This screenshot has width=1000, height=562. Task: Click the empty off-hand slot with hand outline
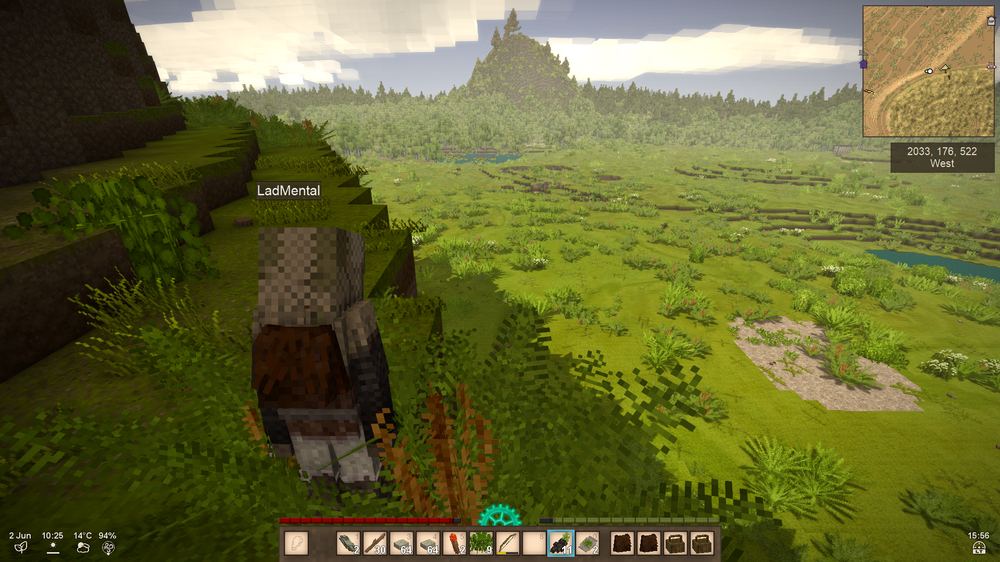click(296, 543)
